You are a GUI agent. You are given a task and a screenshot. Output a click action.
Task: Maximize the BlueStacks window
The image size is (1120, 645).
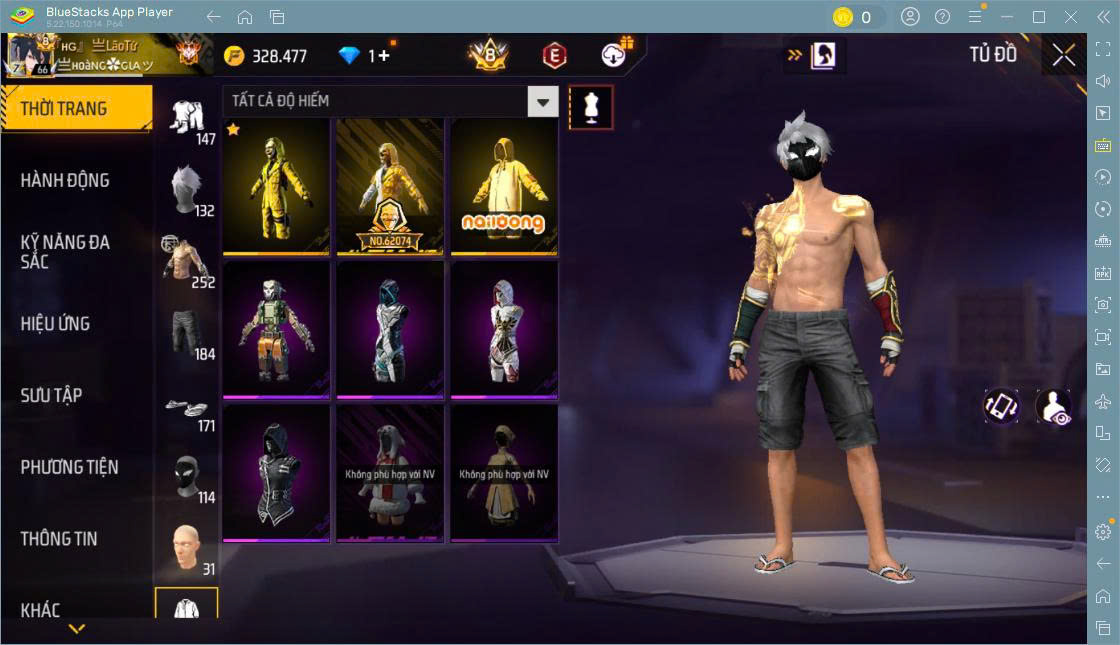click(x=1039, y=17)
